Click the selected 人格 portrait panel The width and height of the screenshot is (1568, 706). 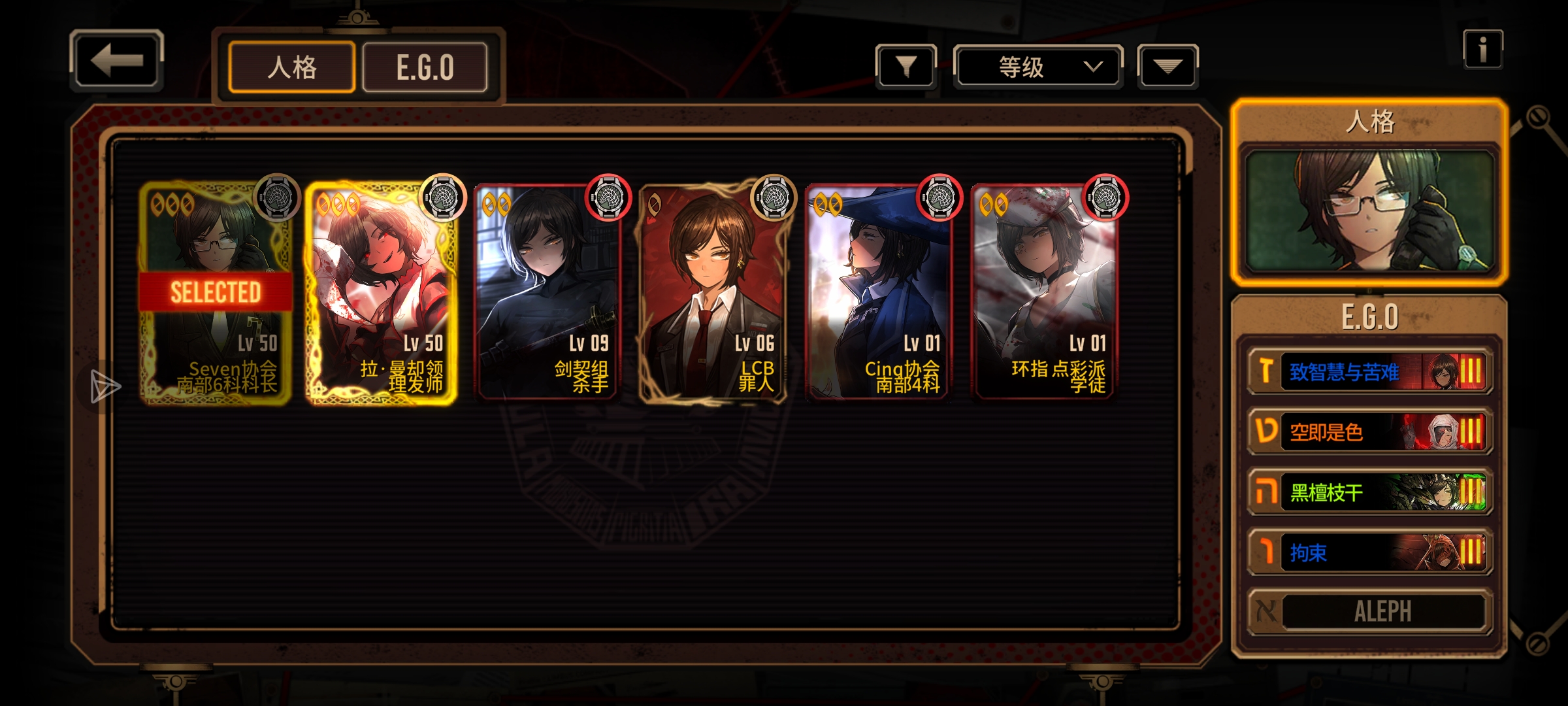point(1369,210)
